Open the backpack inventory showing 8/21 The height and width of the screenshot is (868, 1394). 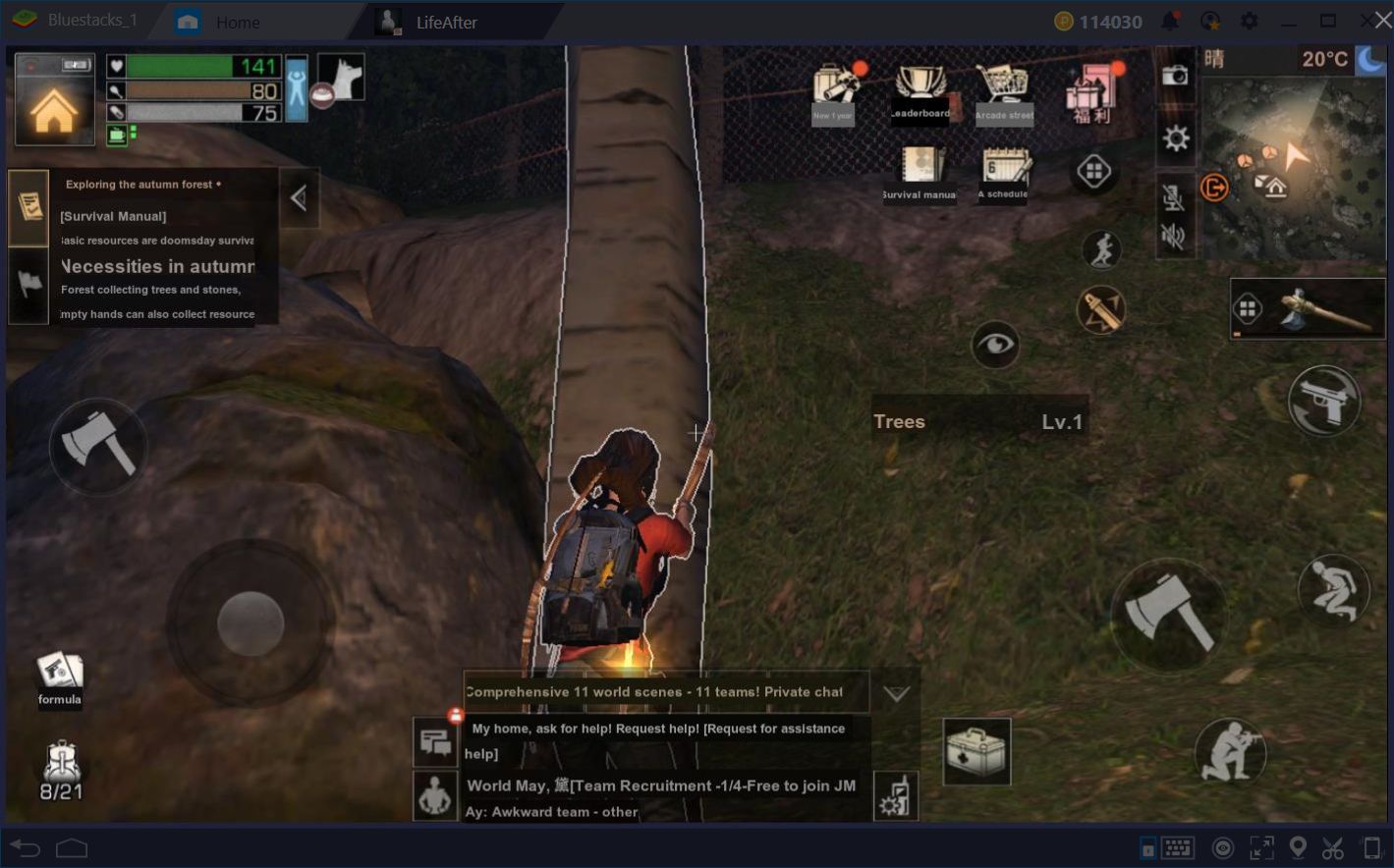pyautogui.click(x=61, y=771)
